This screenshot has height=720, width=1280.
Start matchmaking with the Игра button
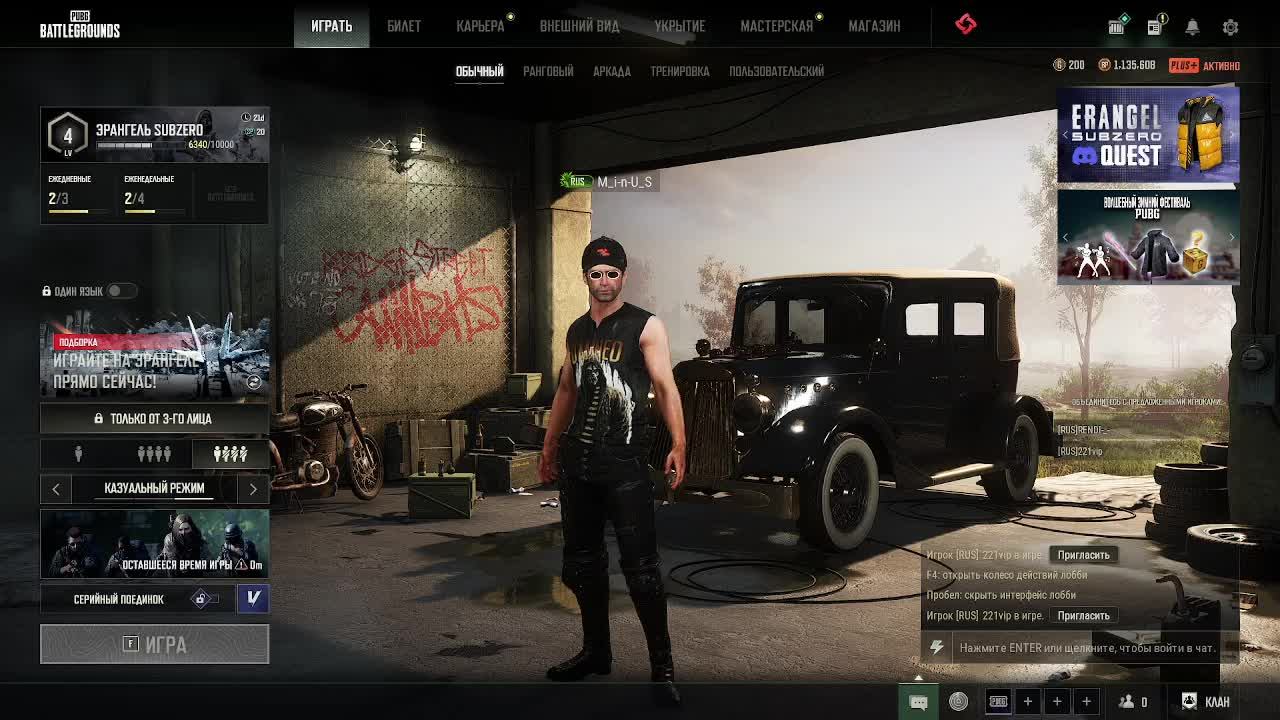[x=154, y=644]
